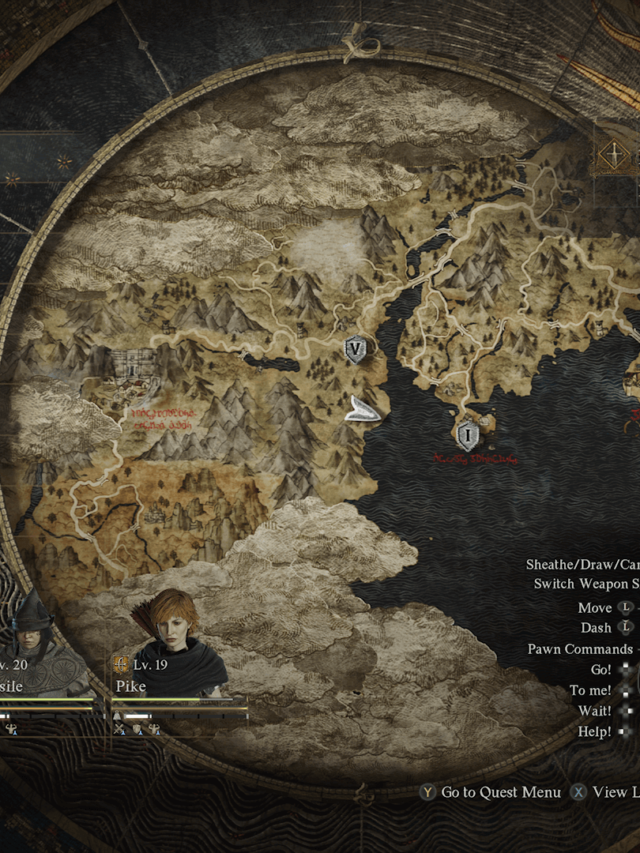
Task: Click the white arrow player position marker
Action: pos(361,410)
